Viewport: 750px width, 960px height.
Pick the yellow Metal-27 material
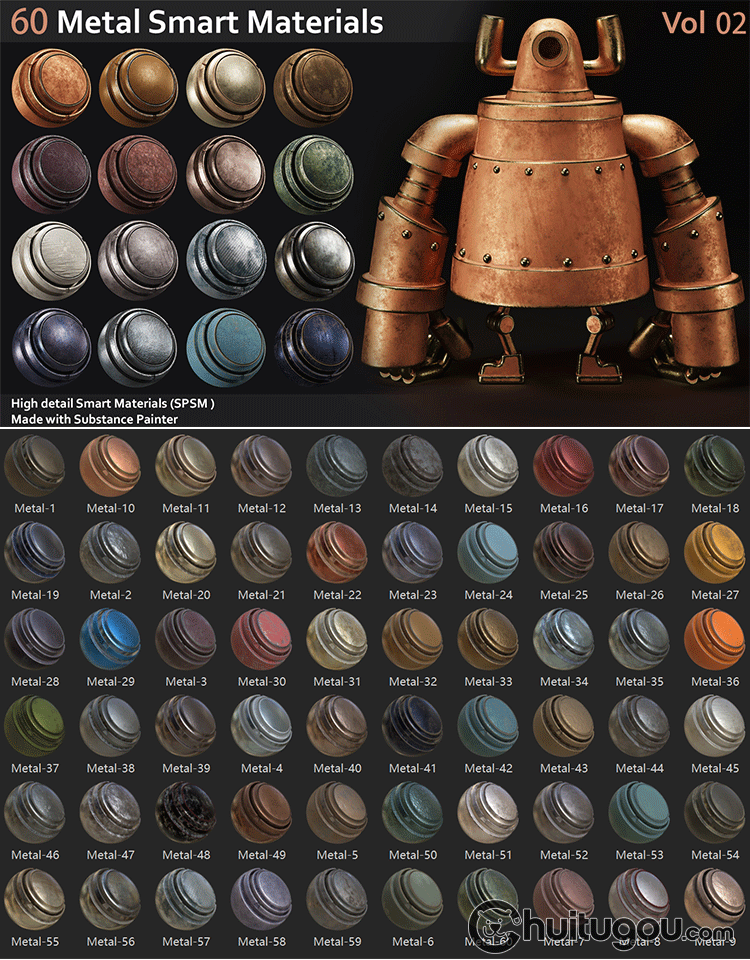point(715,553)
